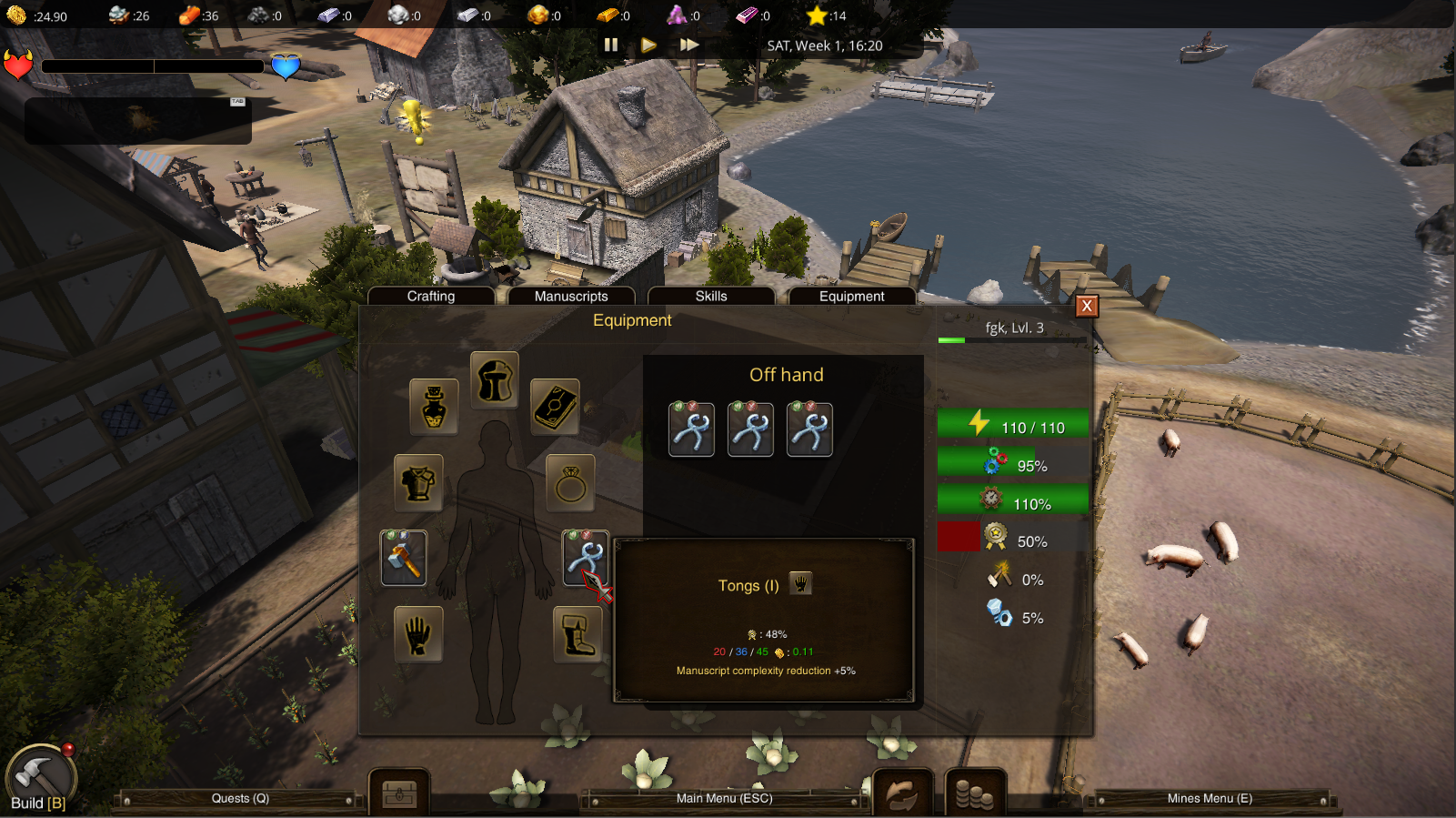Viewport: 1456px width, 818px height.
Task: Show the Skills tab
Action: 711,296
